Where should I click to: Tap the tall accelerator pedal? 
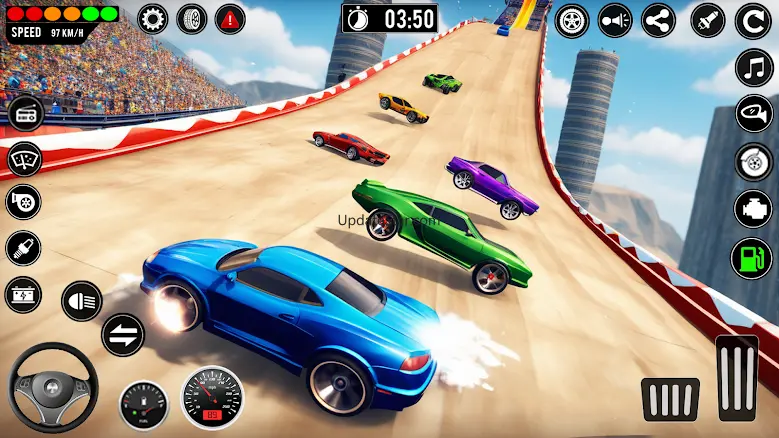tap(737, 378)
